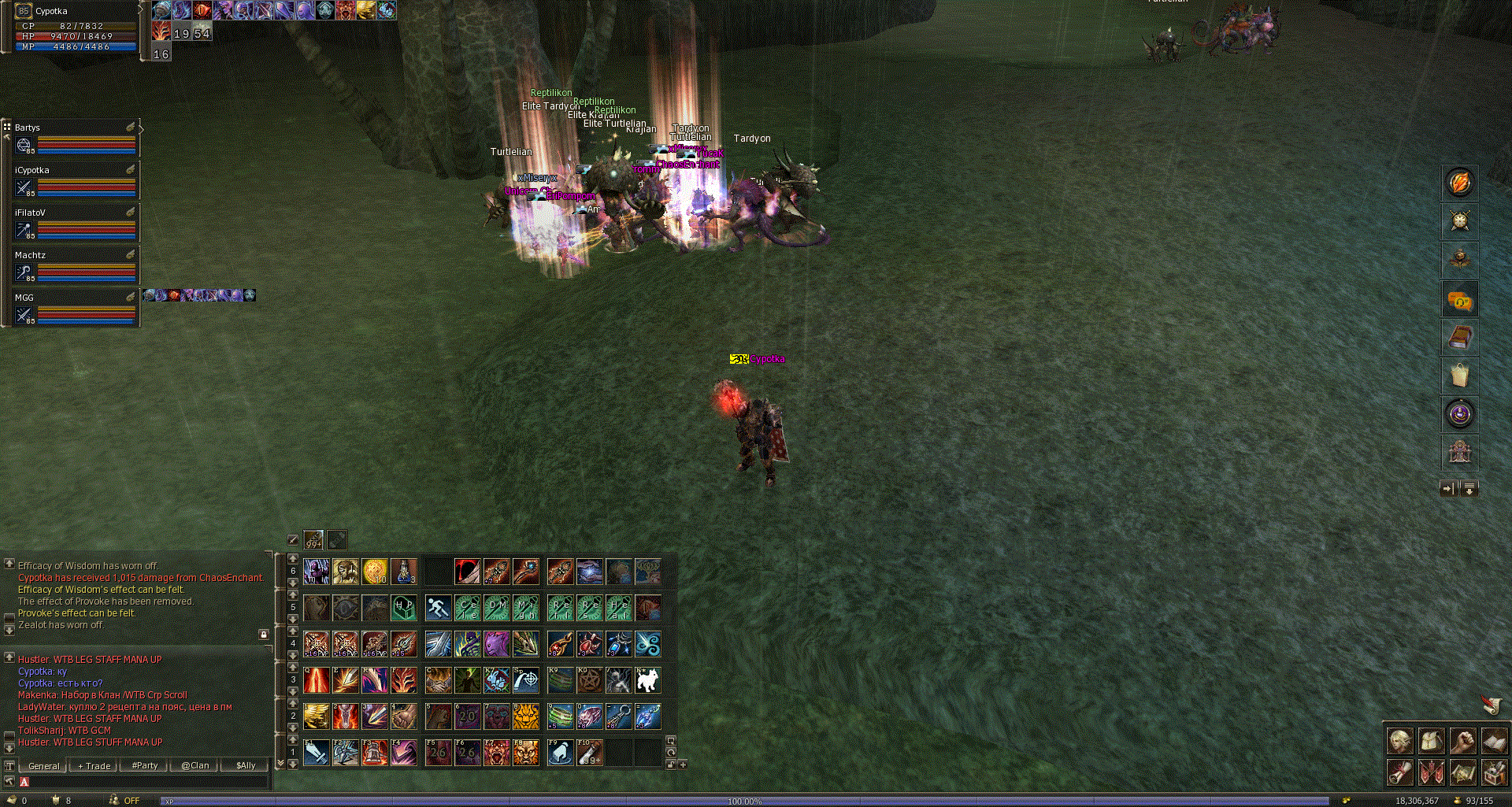Open the character portrait menu button
This screenshot has width=1512, height=807.
coord(1399,741)
